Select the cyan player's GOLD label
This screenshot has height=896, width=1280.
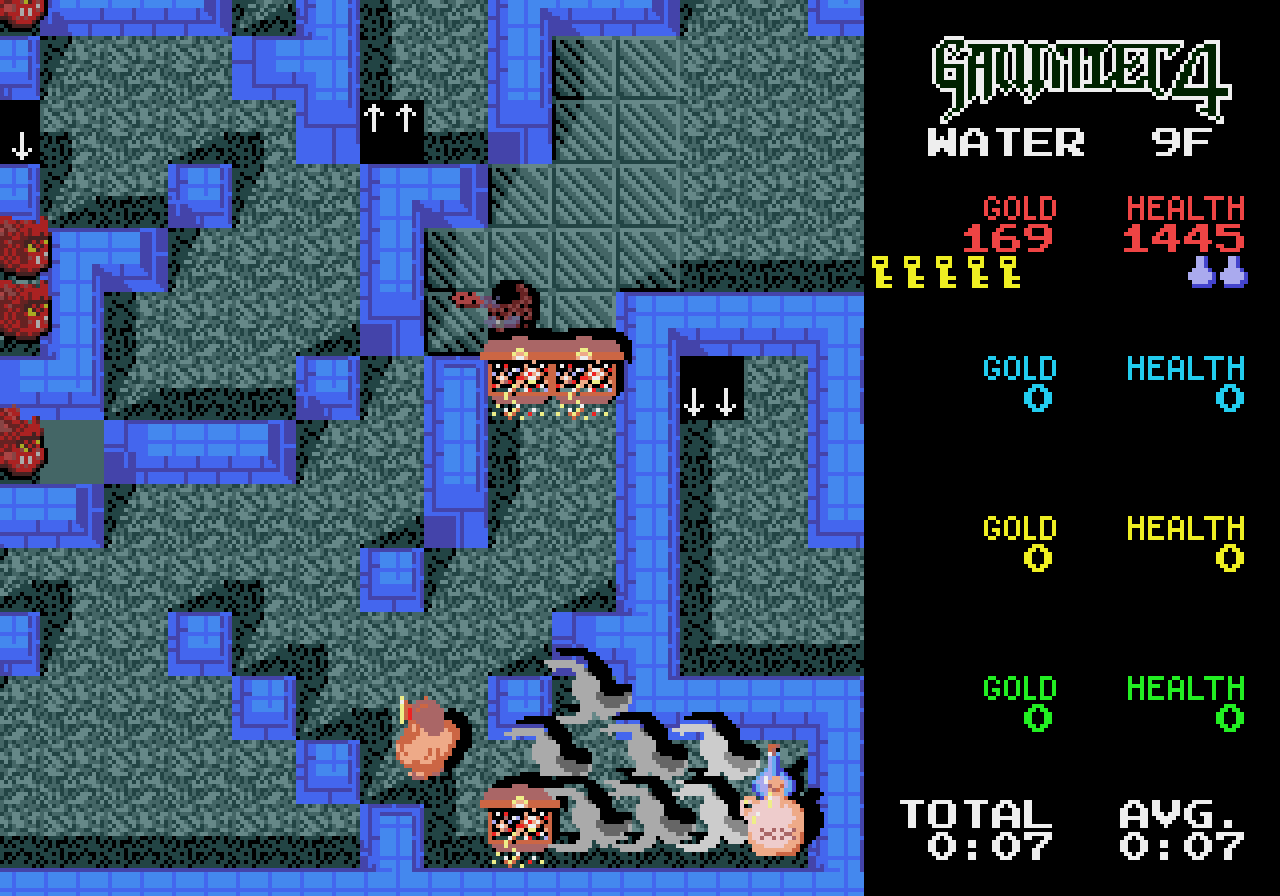[1018, 368]
